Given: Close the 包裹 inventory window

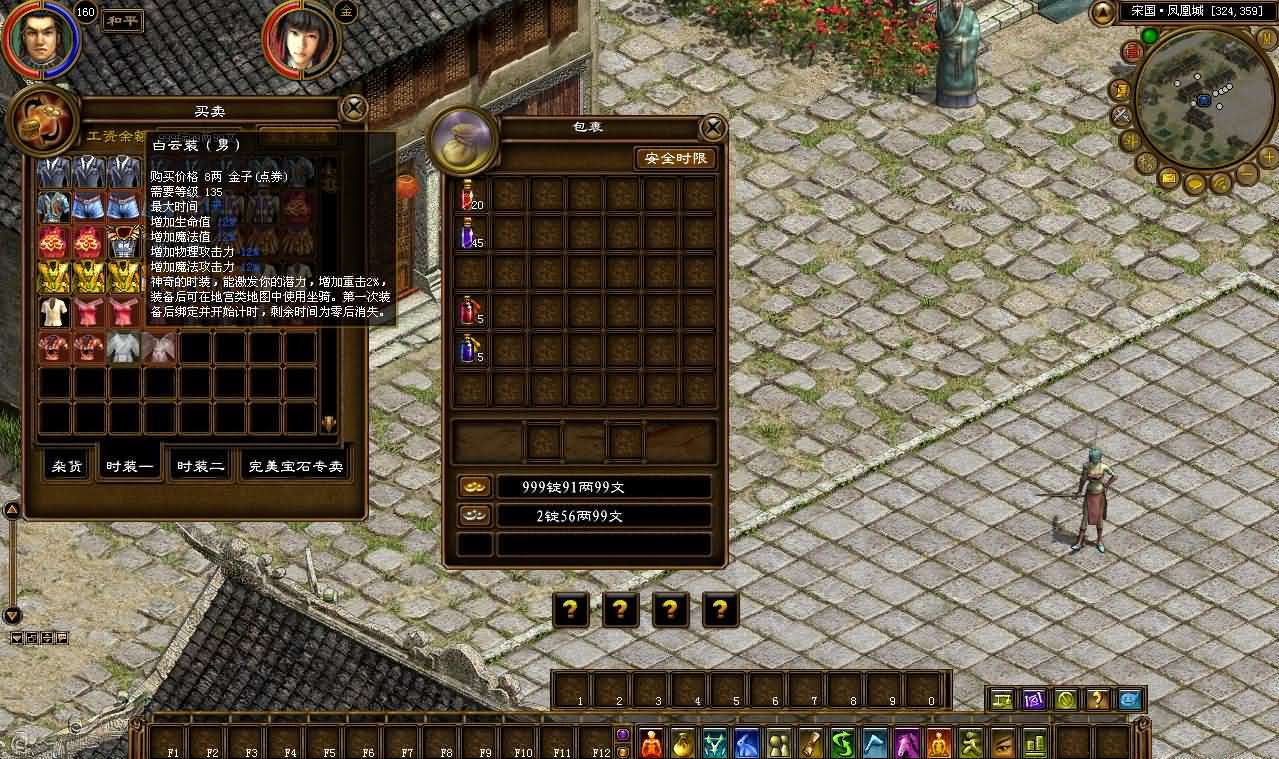Looking at the screenshot, I should (712, 127).
